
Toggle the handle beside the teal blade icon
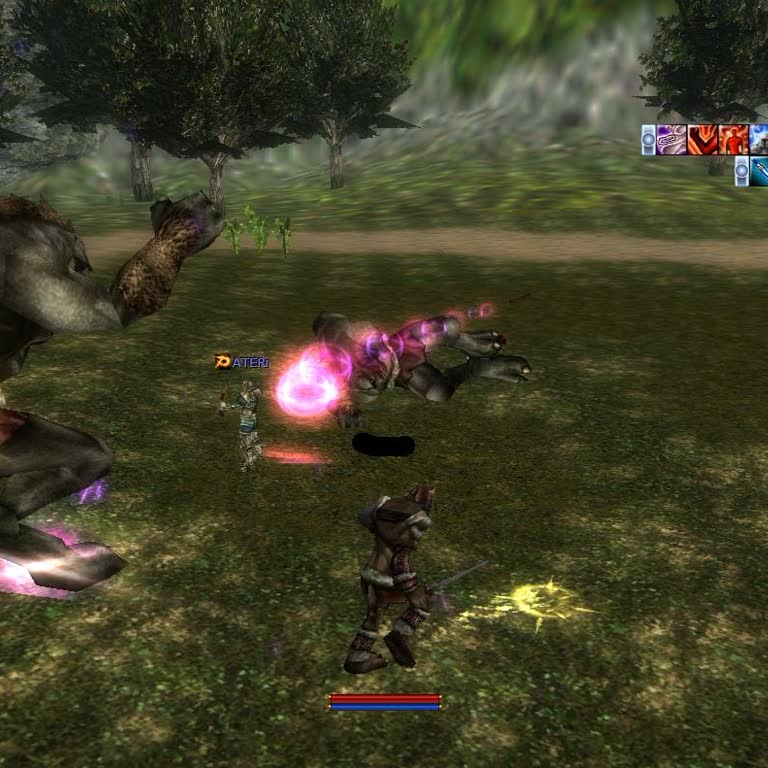pos(741,171)
